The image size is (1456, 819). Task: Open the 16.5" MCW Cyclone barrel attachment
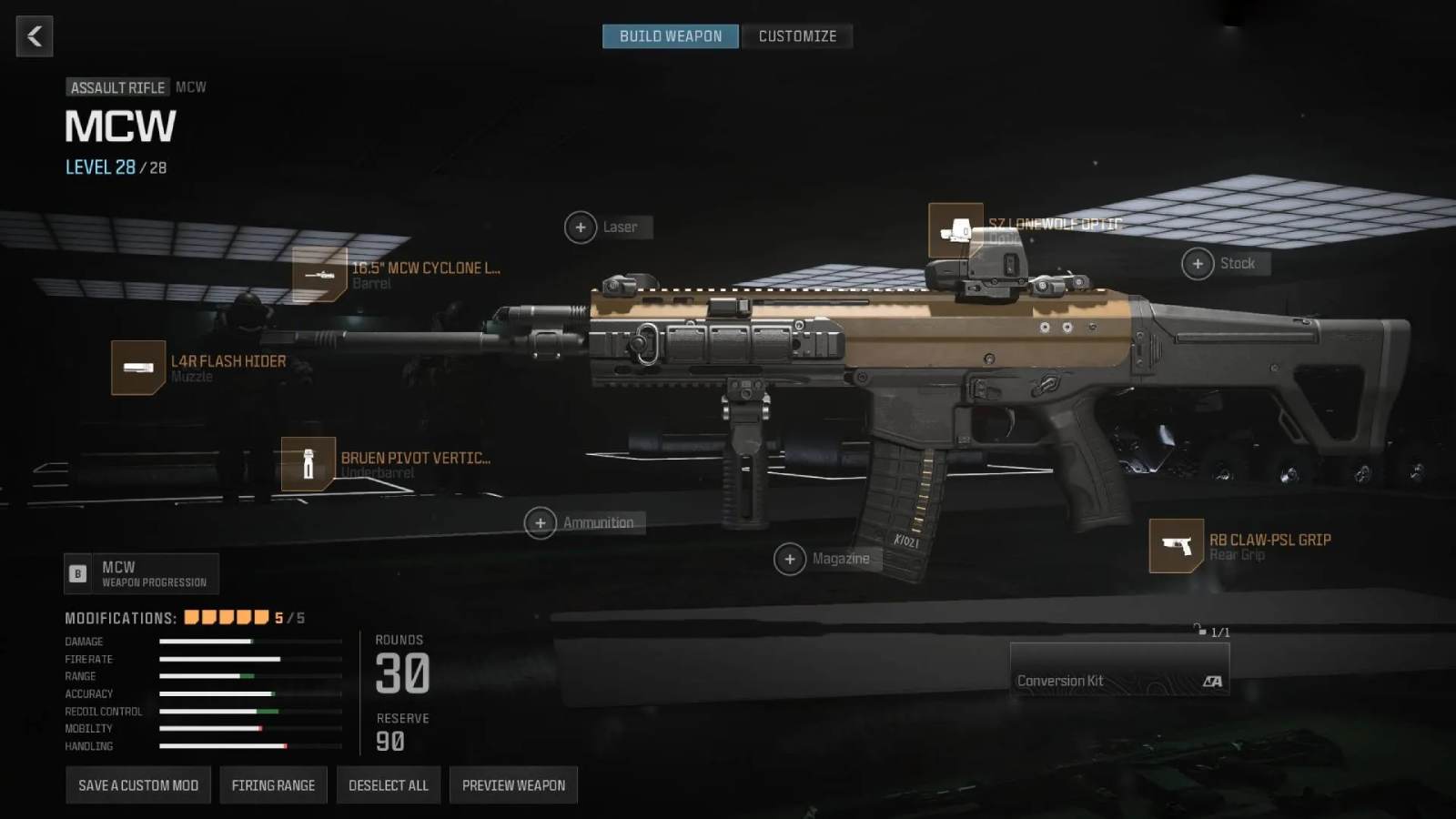(321, 274)
